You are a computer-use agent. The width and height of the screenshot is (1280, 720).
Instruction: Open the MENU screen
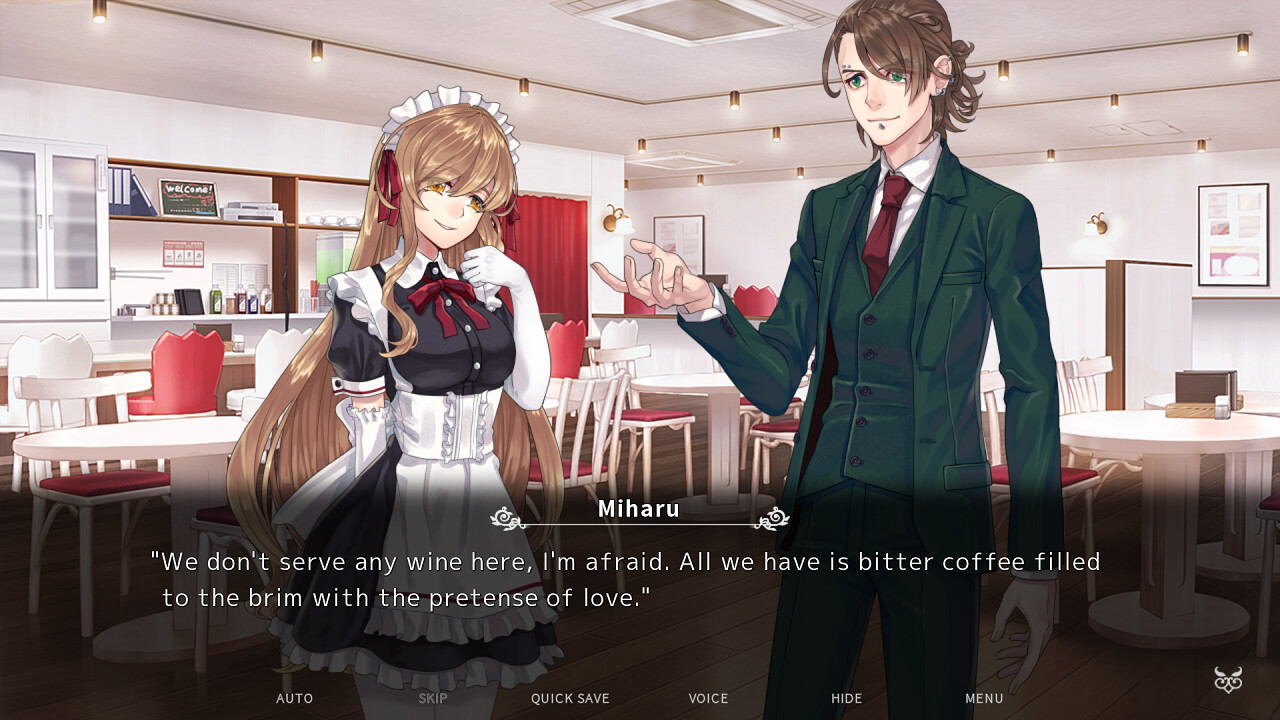[984, 698]
